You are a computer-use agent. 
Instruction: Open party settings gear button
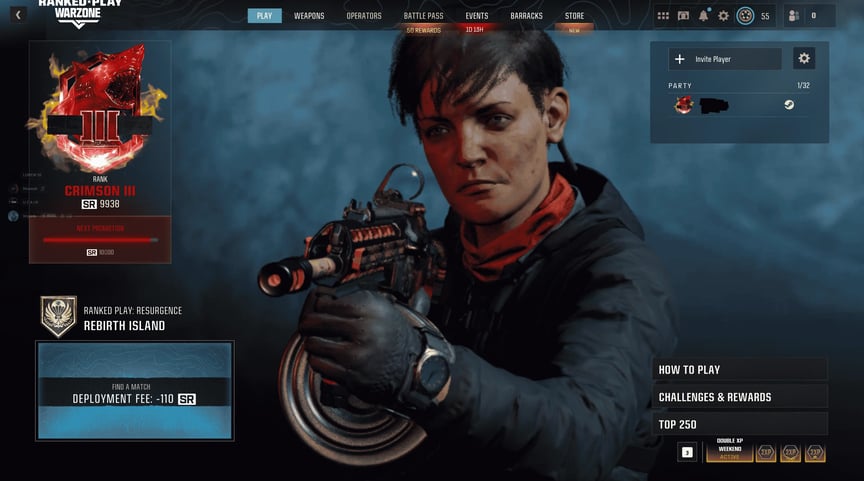click(803, 59)
